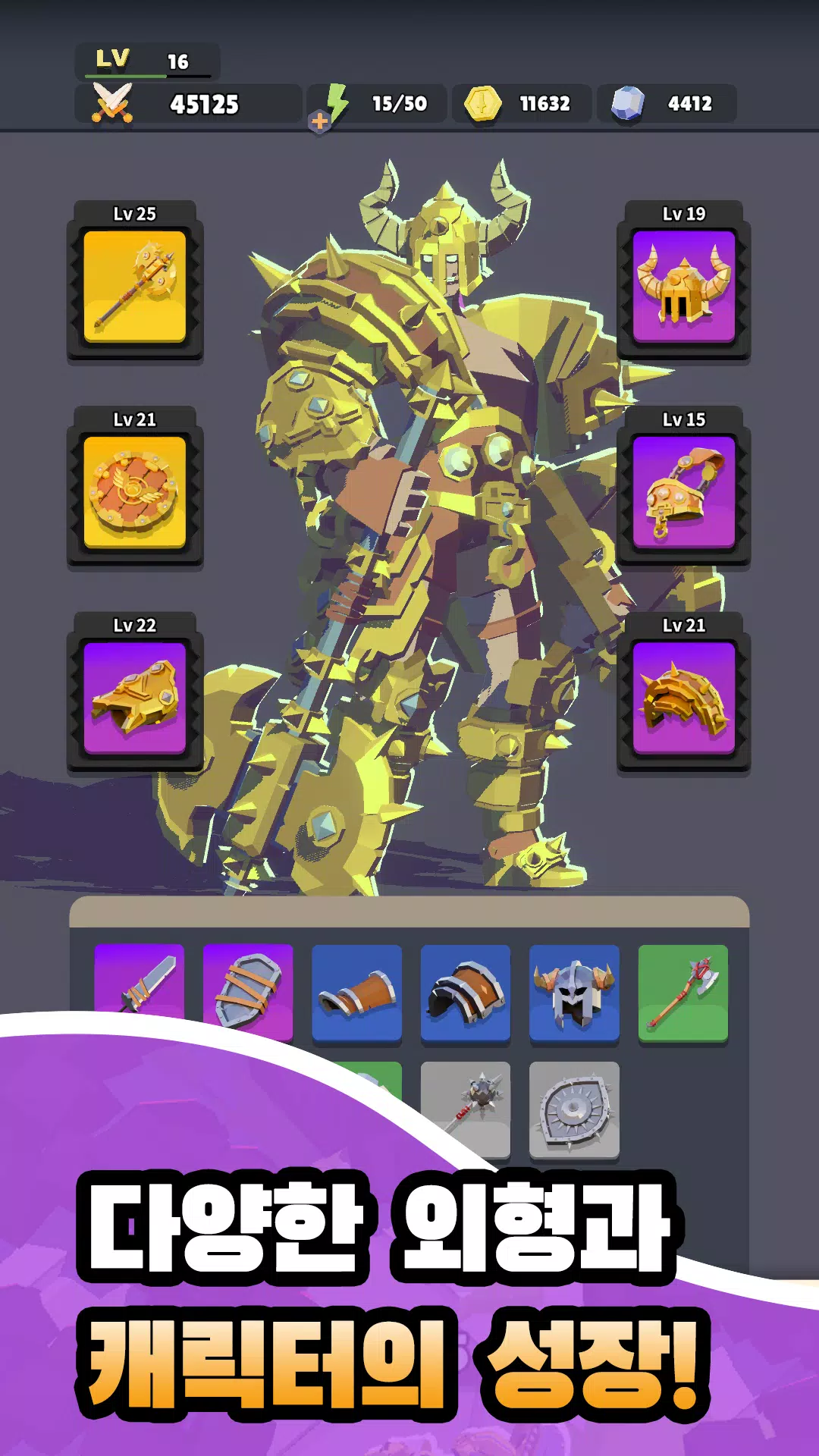Select the gray round spiked shield
The image size is (819, 1456).
click(574, 1109)
